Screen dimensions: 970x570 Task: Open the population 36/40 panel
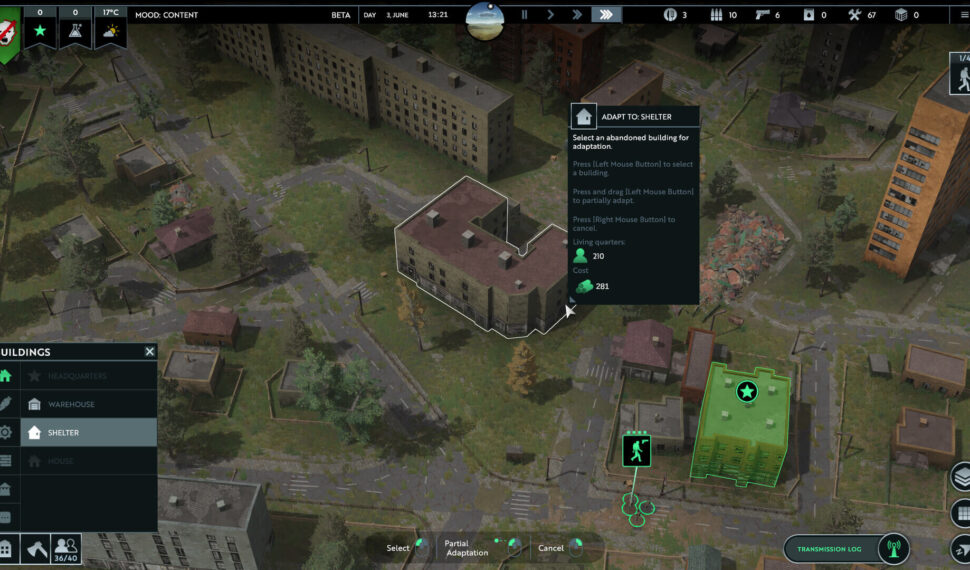coord(66,547)
